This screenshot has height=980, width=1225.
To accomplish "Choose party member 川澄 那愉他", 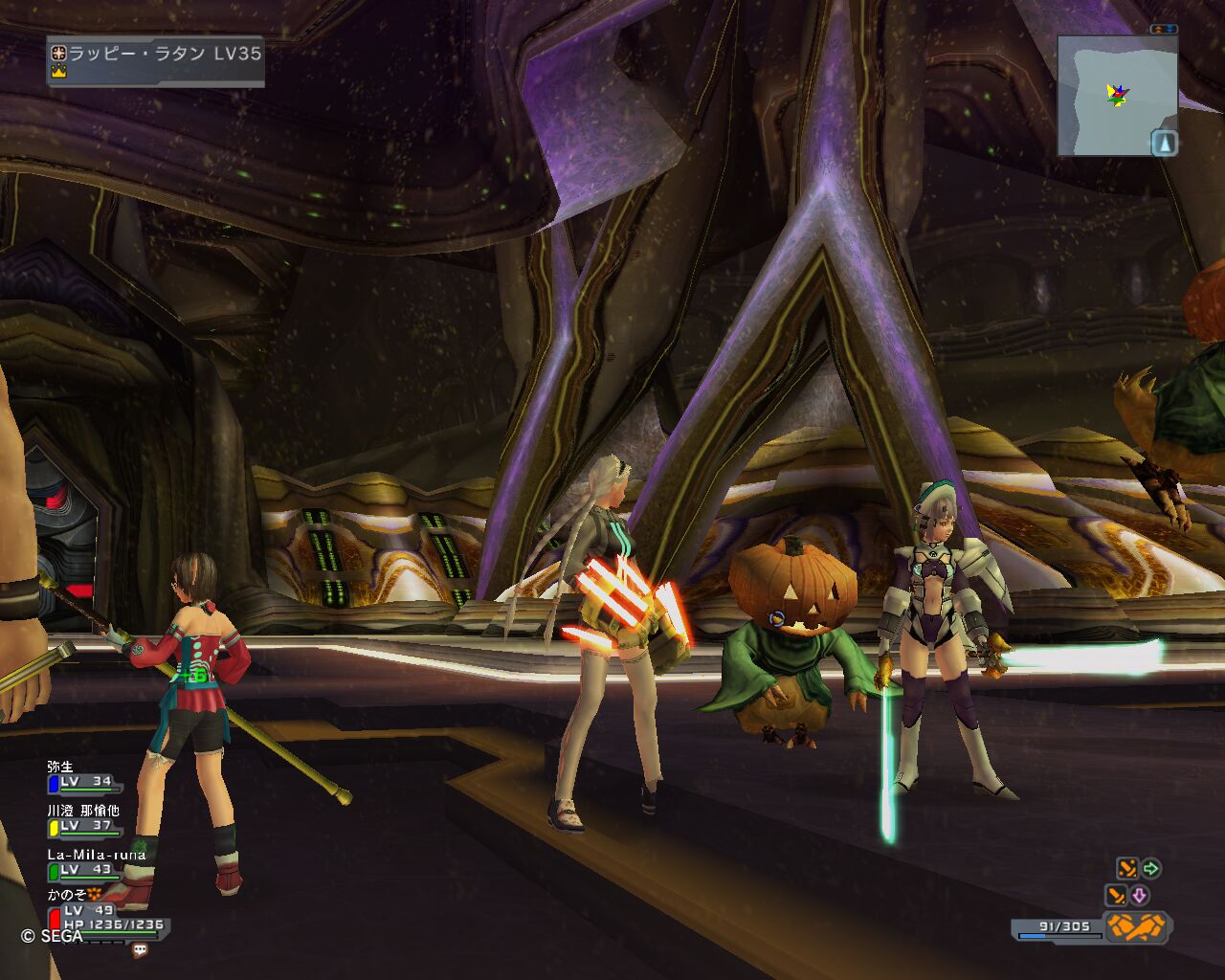I will pos(84,819).
